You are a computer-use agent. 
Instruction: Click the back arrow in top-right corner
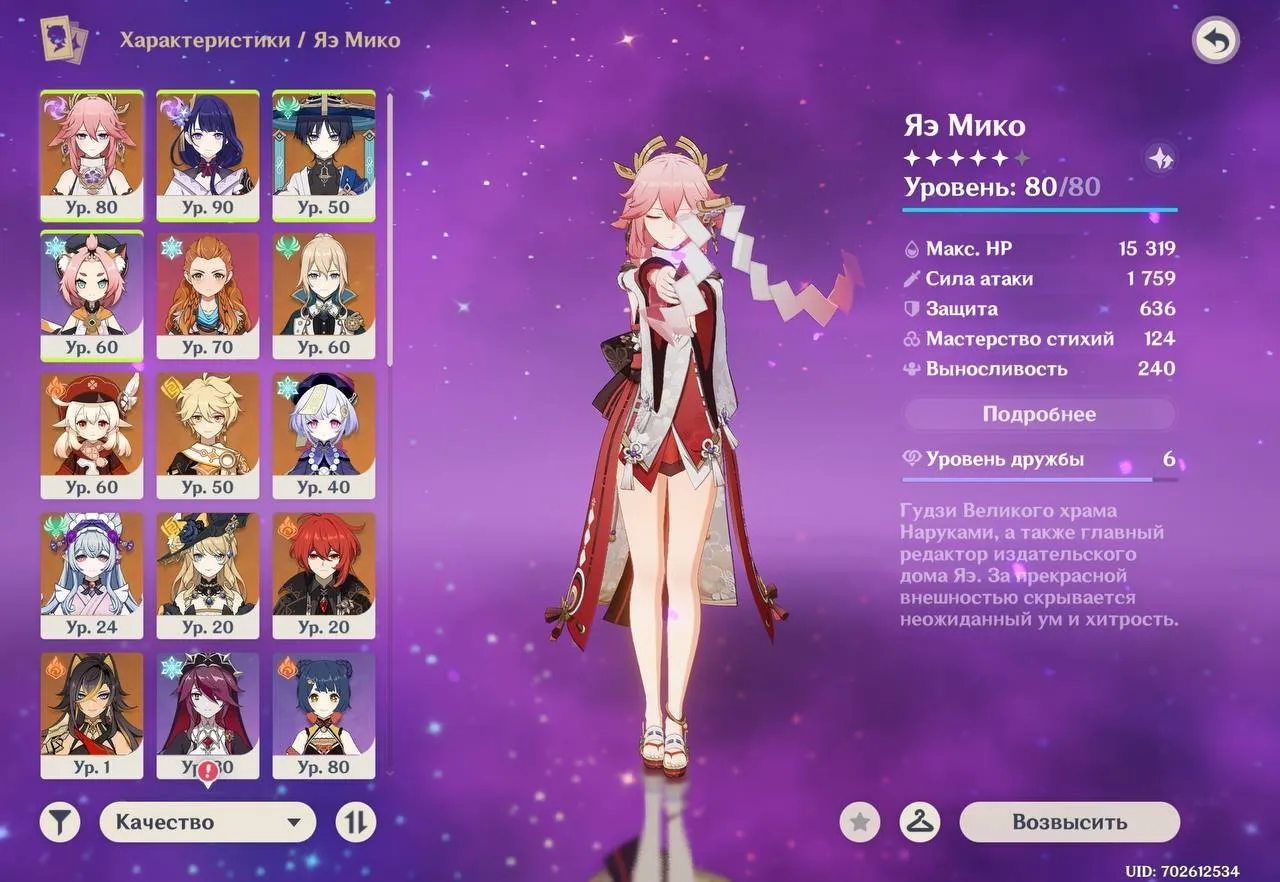click(x=1216, y=40)
